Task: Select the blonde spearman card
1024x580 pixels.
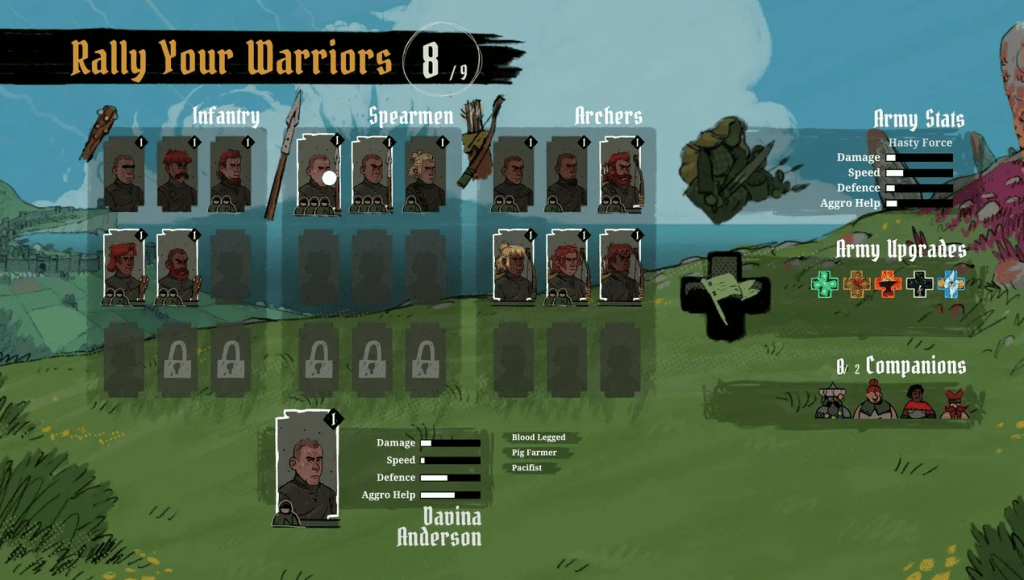Action: tap(425, 175)
